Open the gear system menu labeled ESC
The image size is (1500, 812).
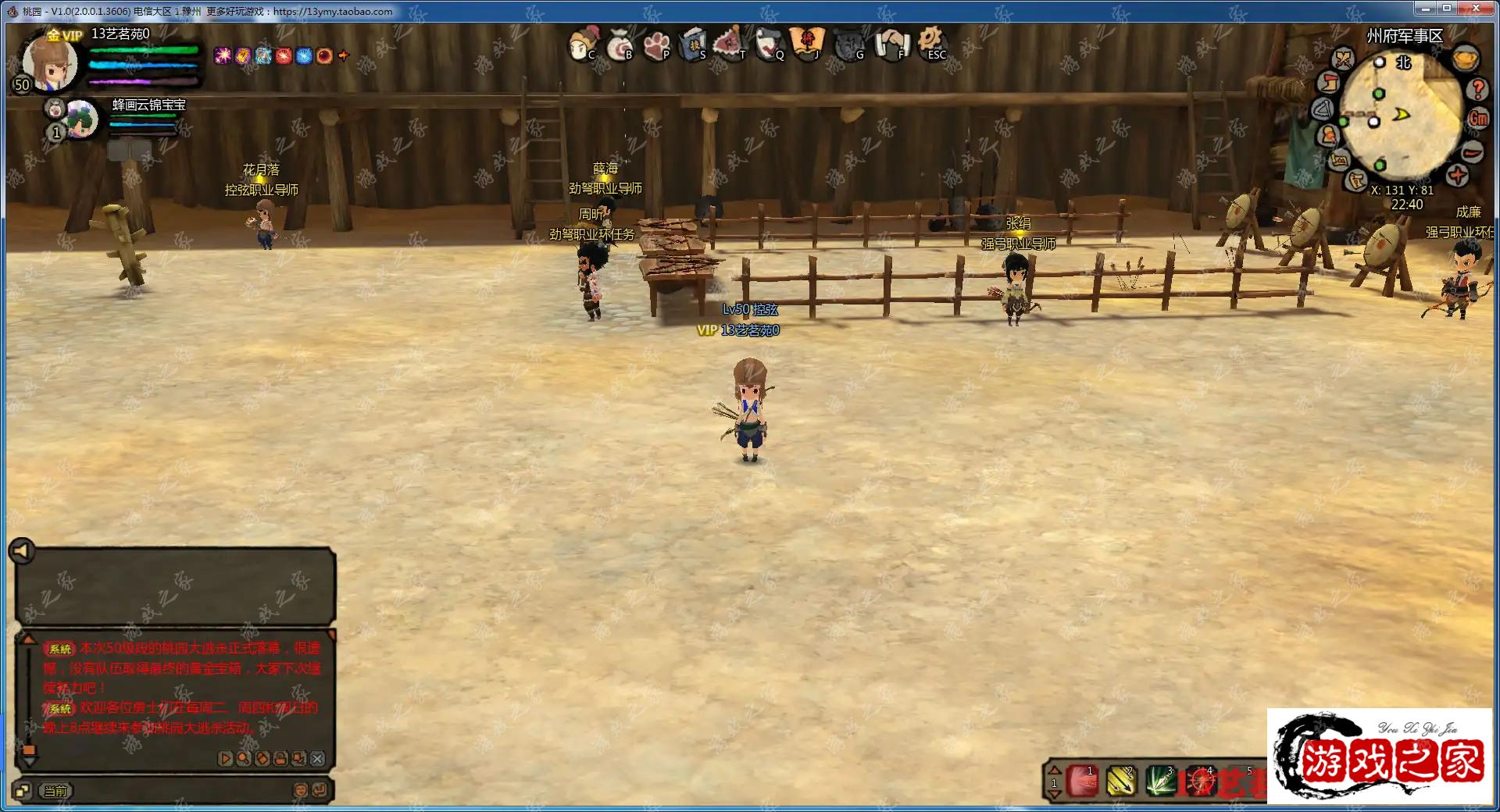pos(931,43)
